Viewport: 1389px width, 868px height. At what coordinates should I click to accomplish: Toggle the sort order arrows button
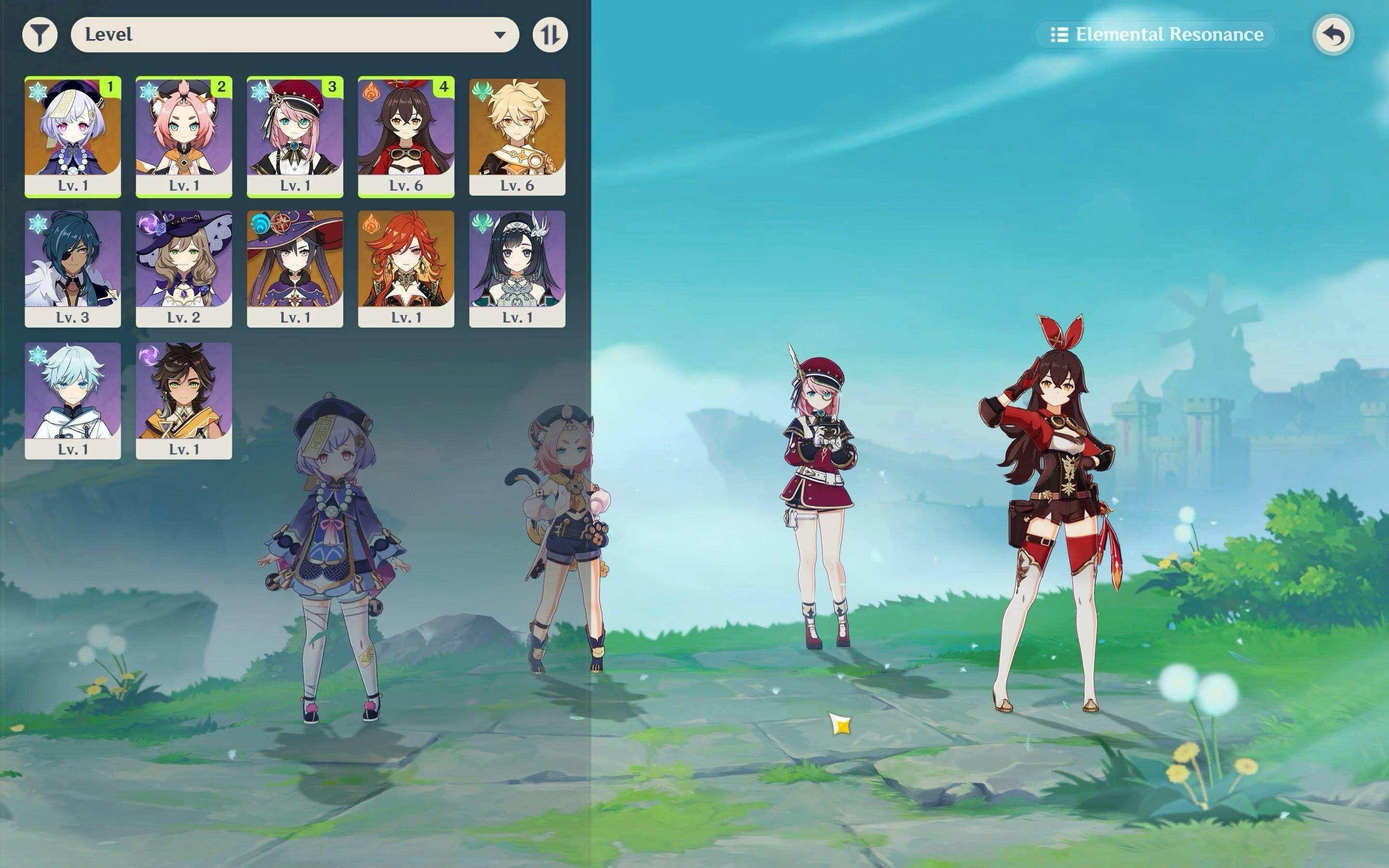(x=550, y=34)
